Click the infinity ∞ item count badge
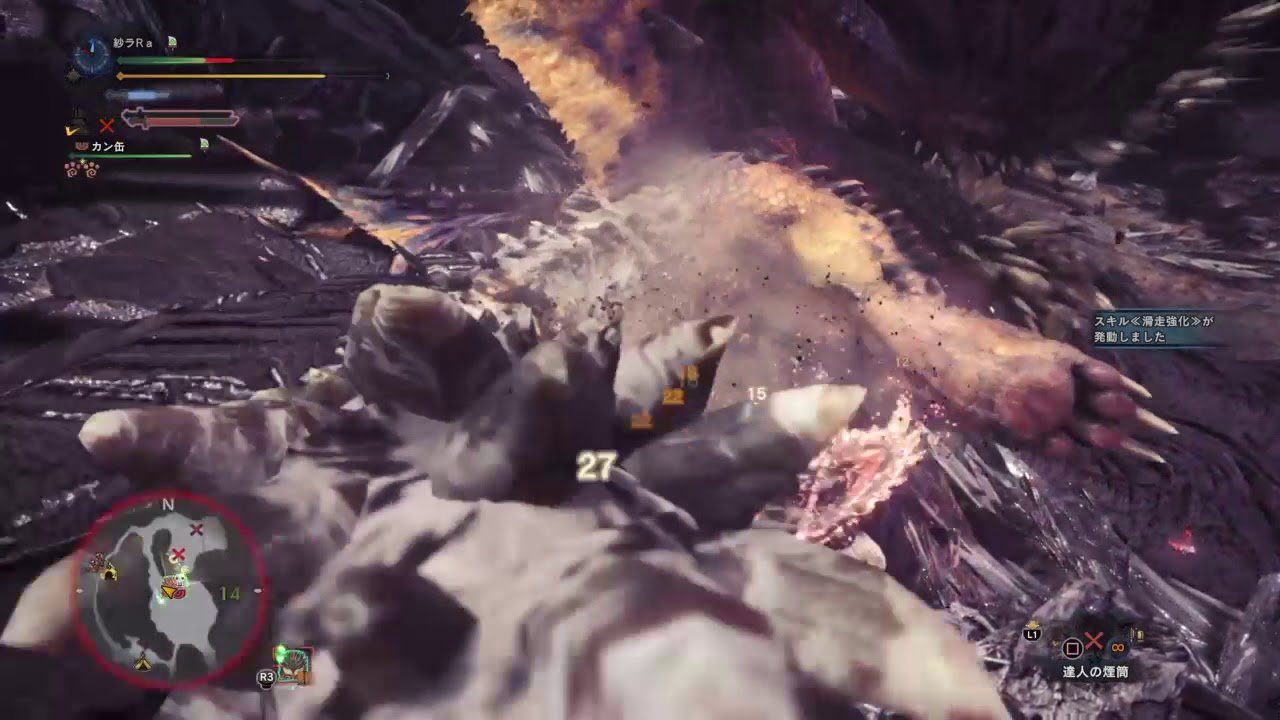Viewport: 1280px width, 720px height. [x=1118, y=648]
